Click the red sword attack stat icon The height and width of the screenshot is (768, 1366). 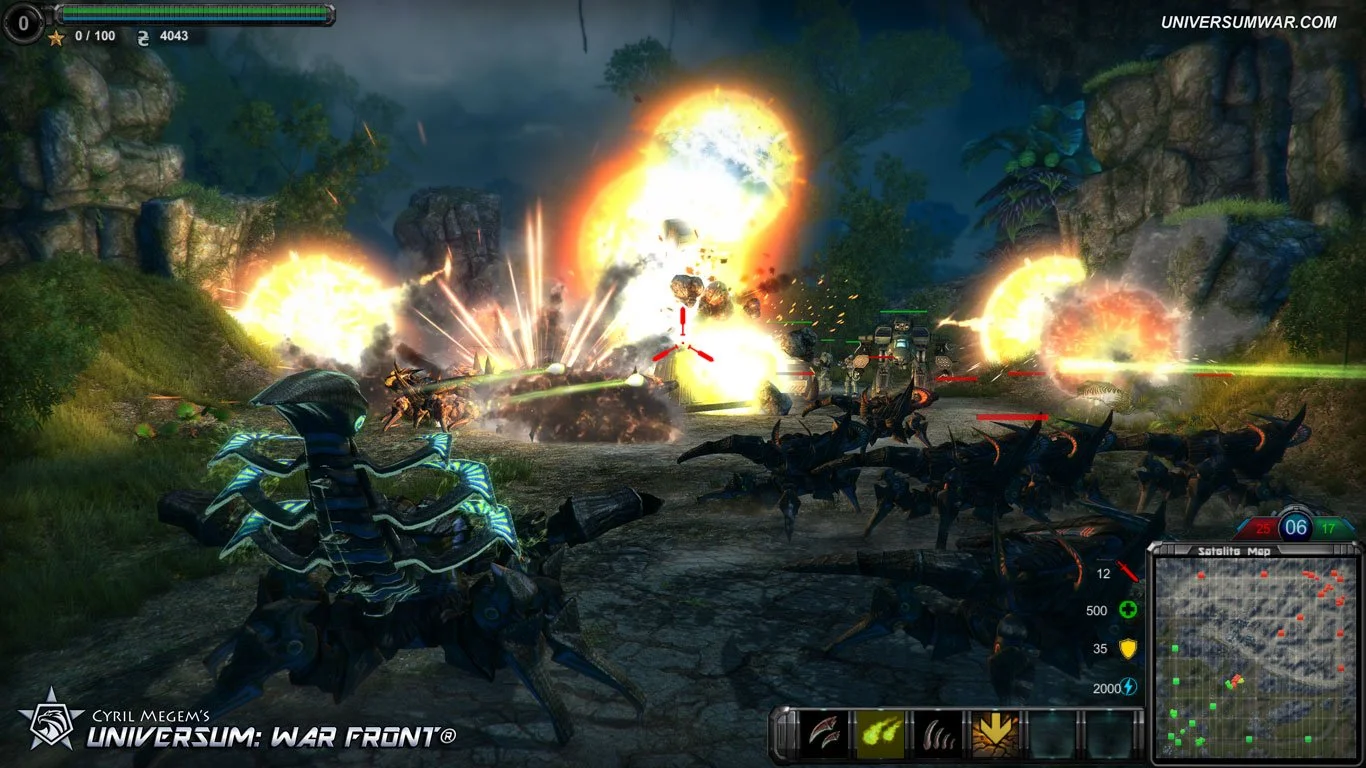[1127, 570]
